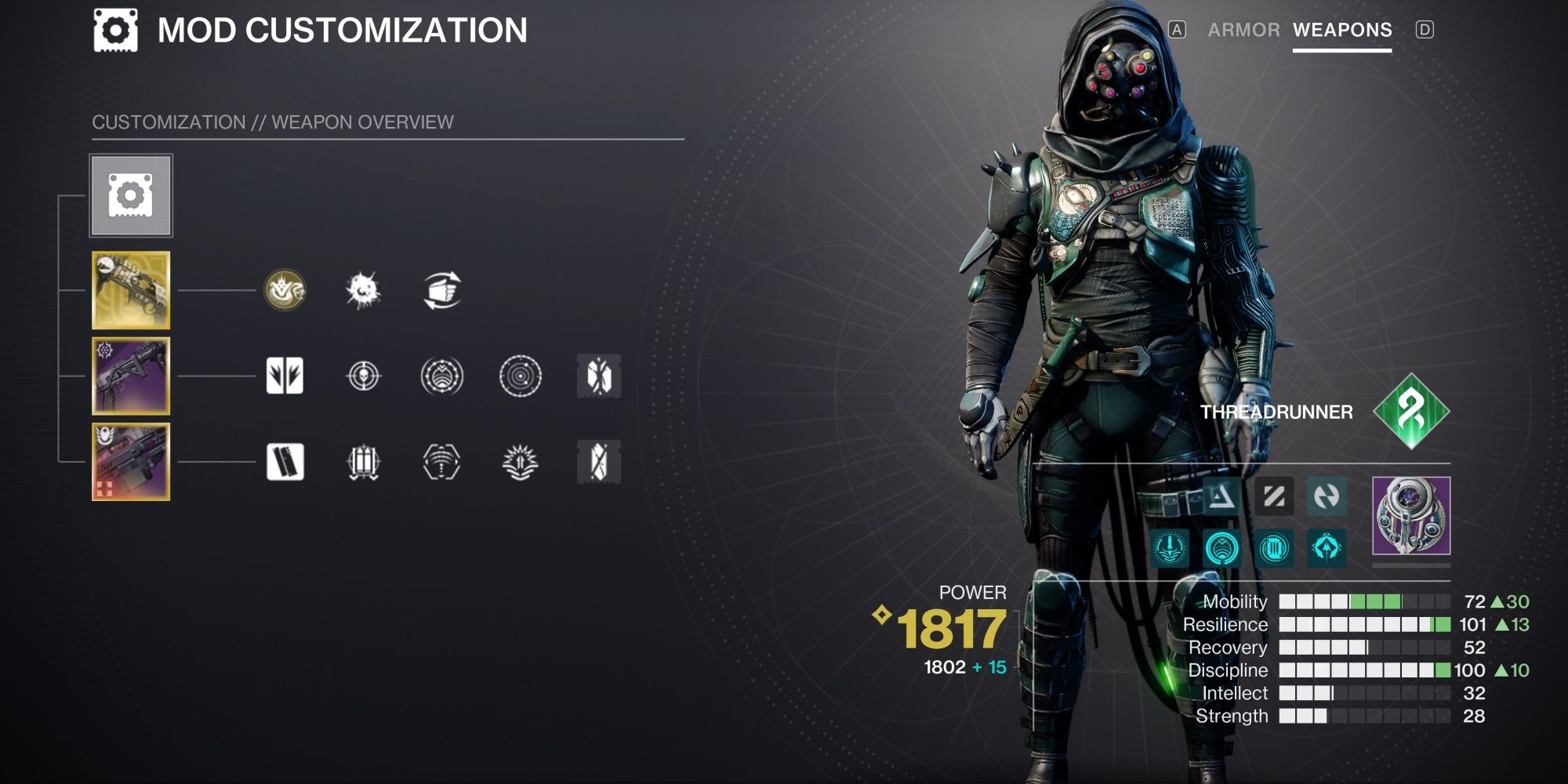1568x784 pixels.
Task: Expand the mod customization gear node at top
Action: click(x=131, y=197)
